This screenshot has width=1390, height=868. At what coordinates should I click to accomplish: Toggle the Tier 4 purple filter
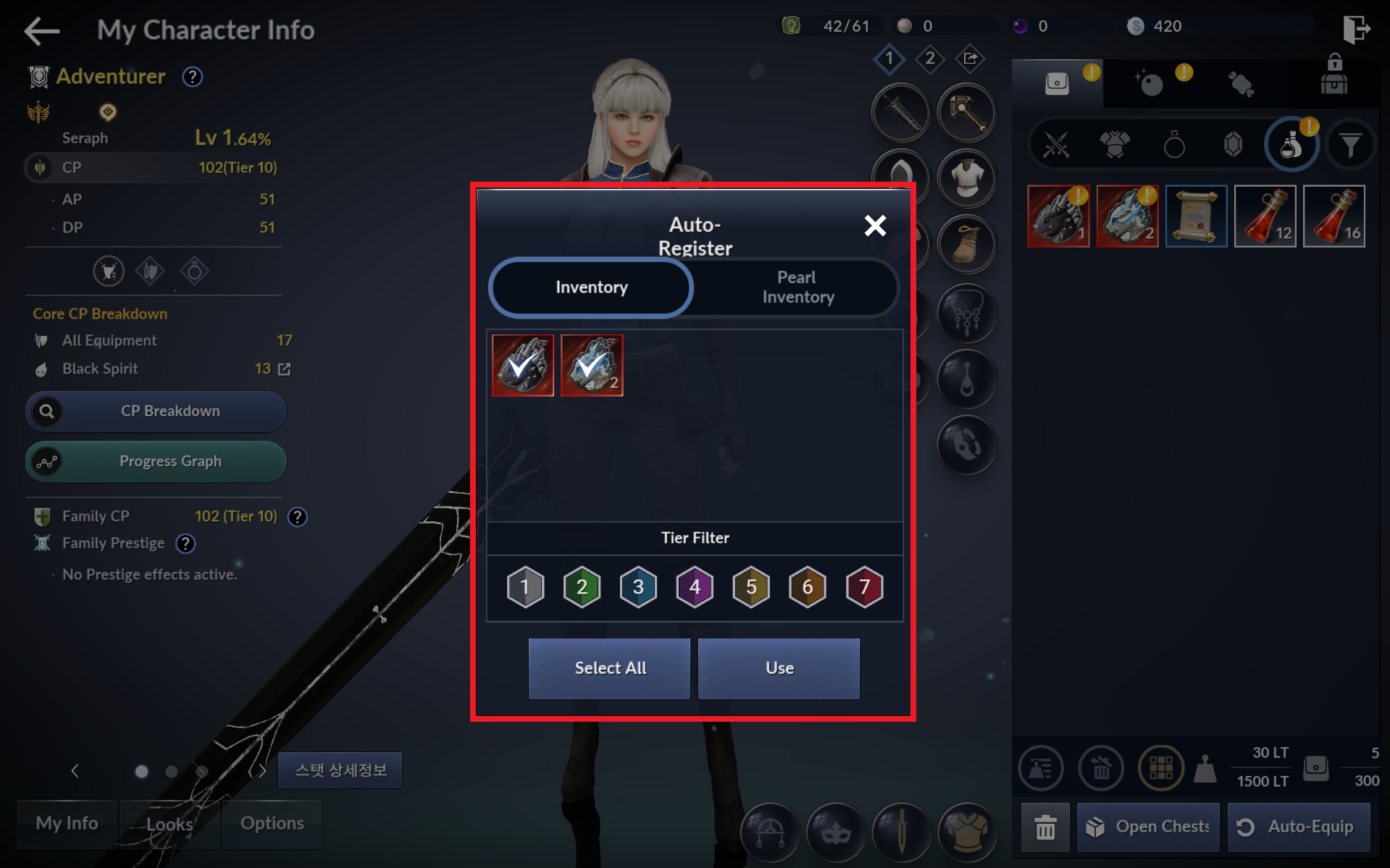695,586
